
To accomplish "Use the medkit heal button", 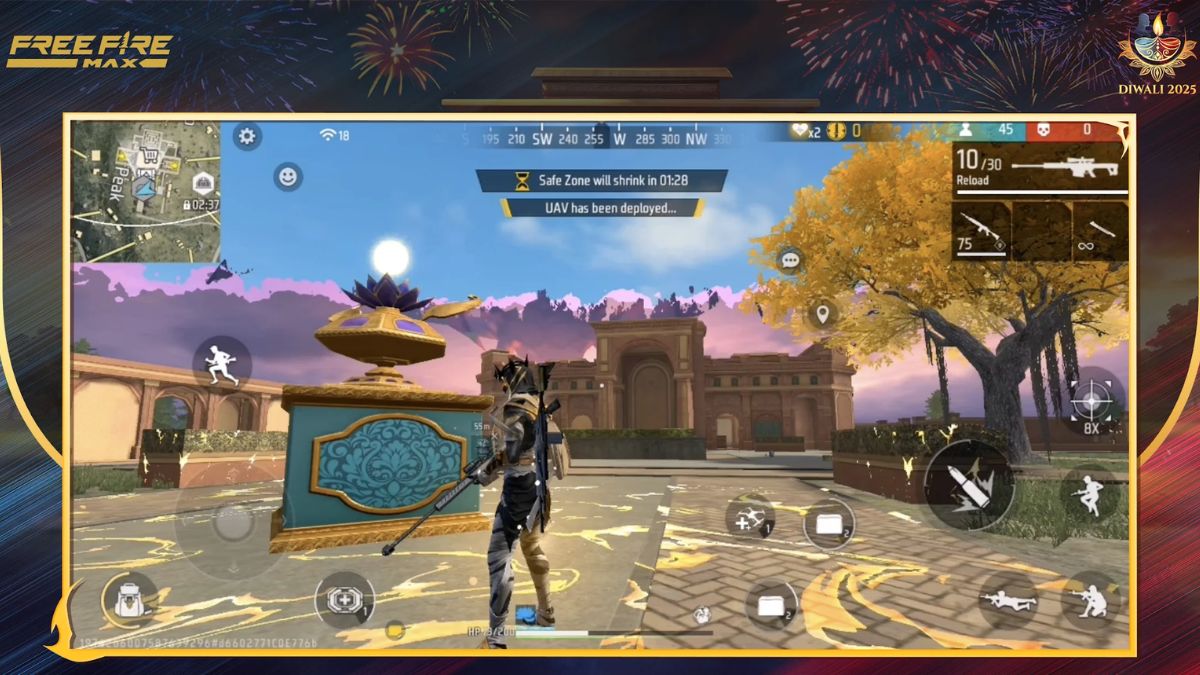I will (344, 600).
